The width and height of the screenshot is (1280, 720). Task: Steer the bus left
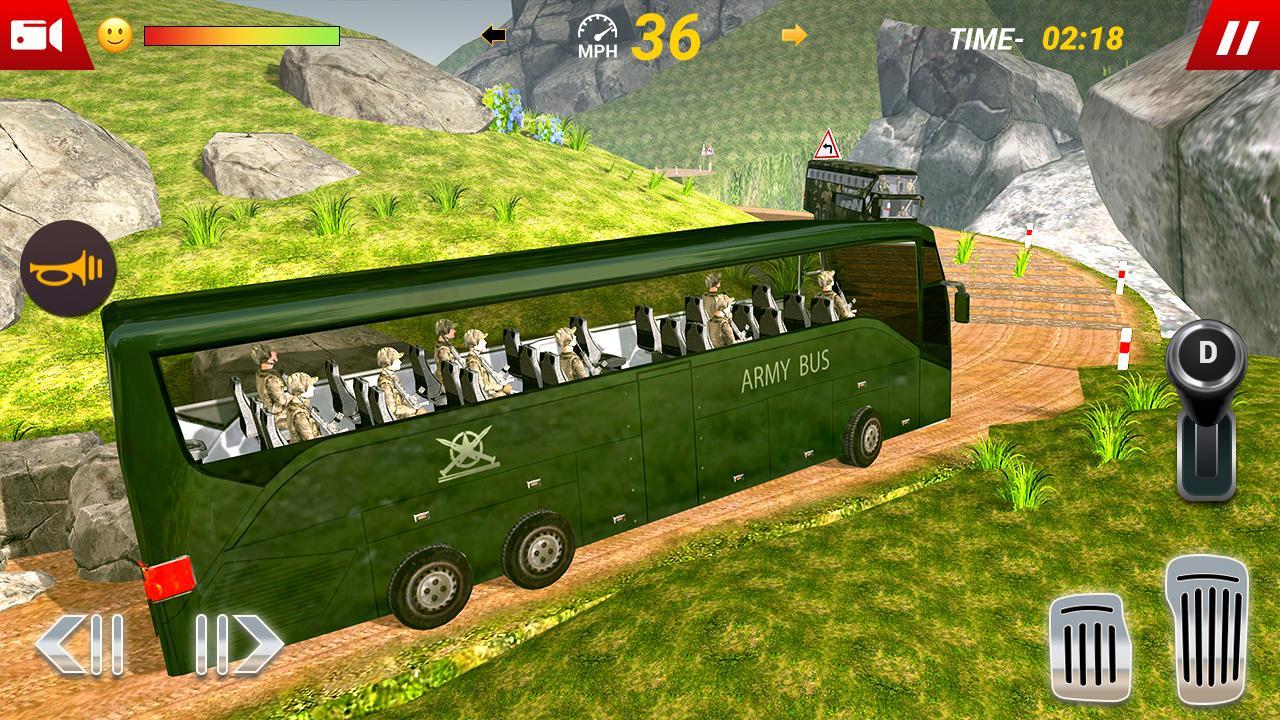point(80,643)
